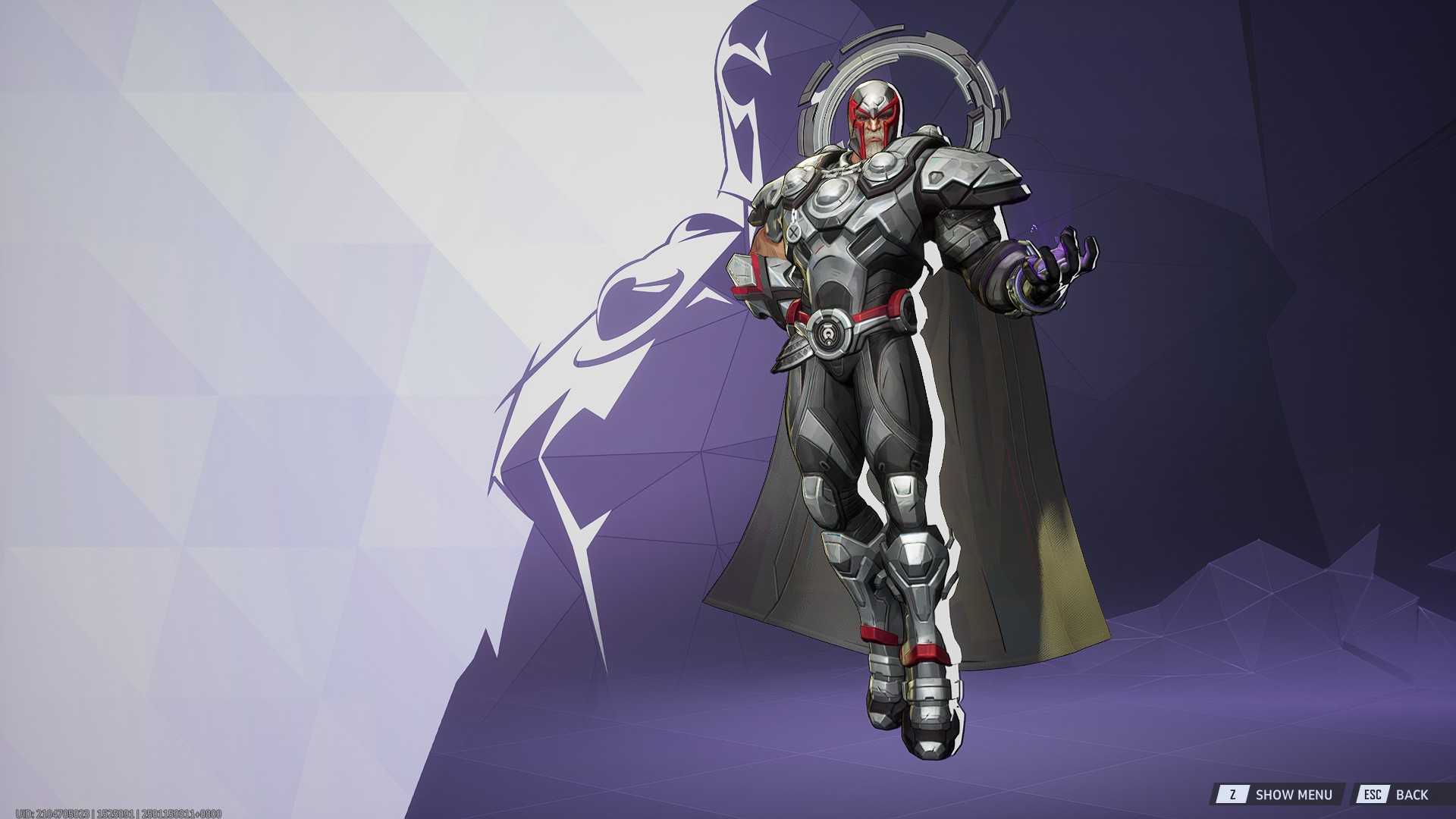
Task: Click the Magneto silhouette artwork in the background
Action: click(660, 303)
